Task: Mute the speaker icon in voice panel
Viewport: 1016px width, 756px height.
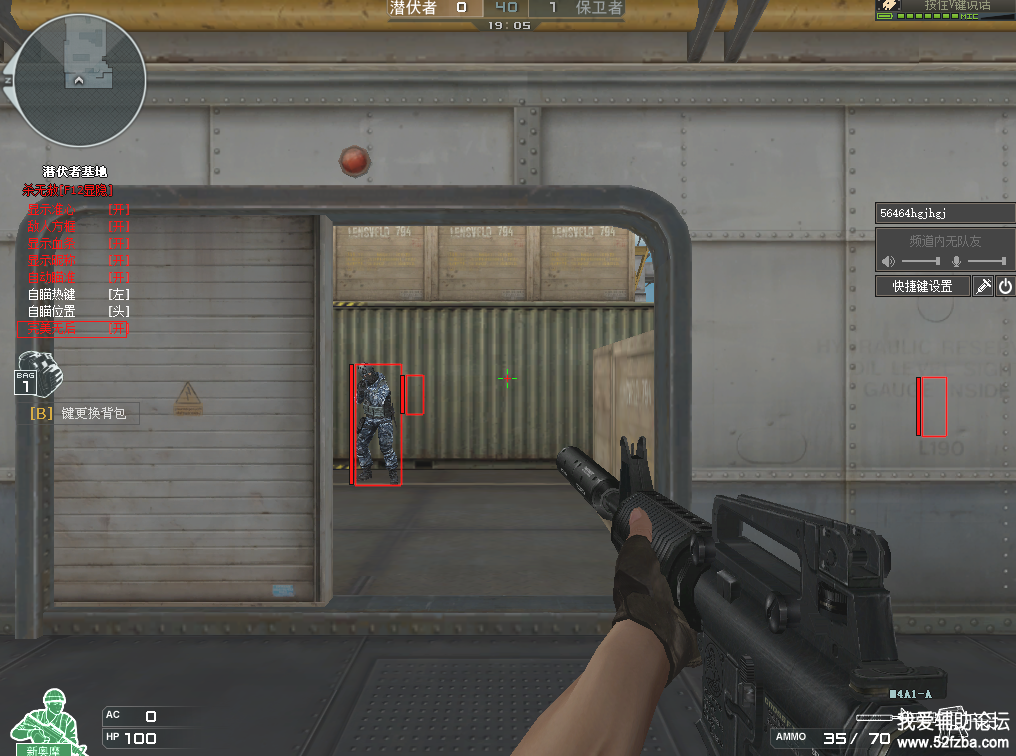Action: (x=888, y=261)
